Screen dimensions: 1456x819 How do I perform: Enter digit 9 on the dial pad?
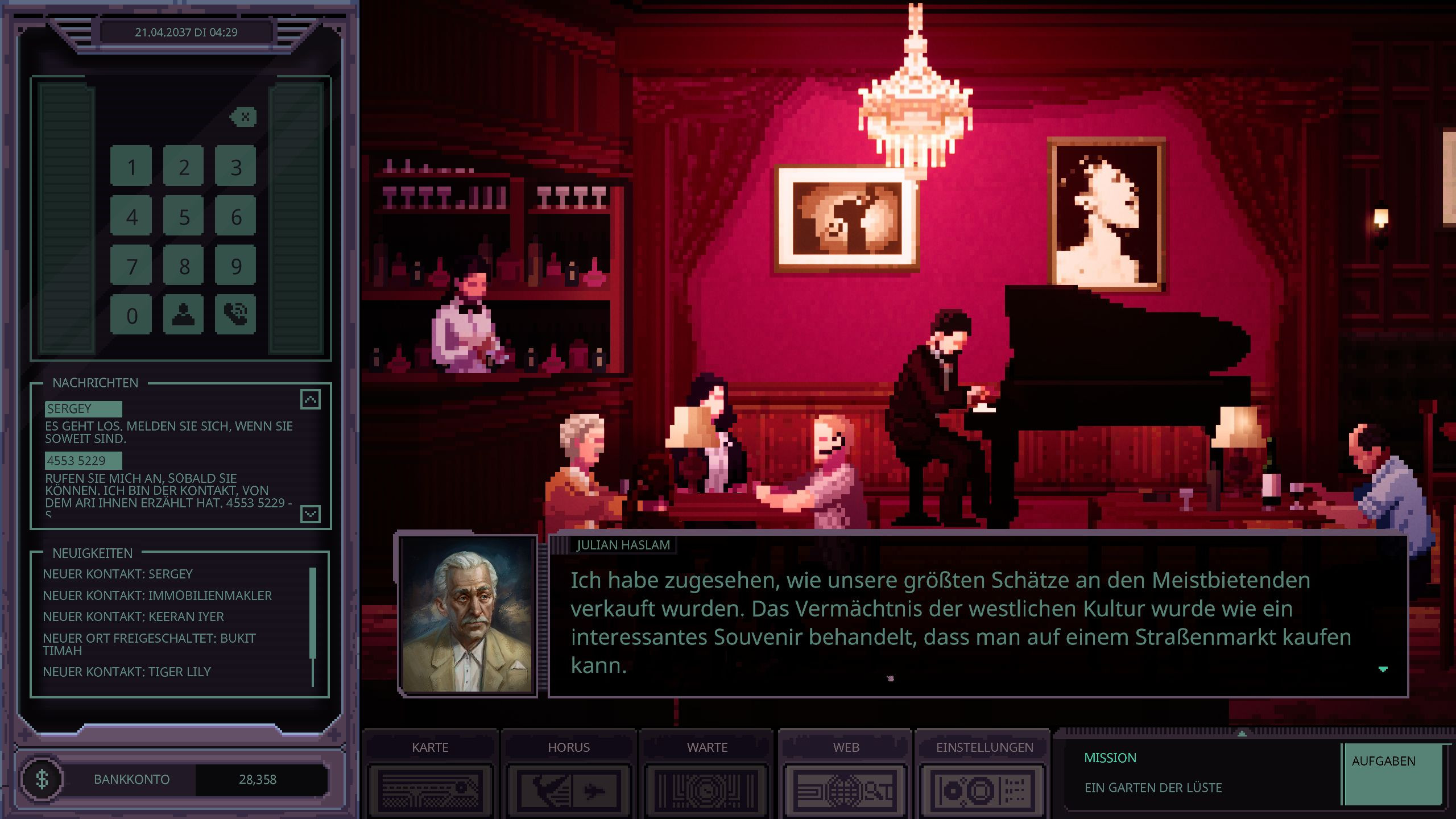tap(236, 266)
